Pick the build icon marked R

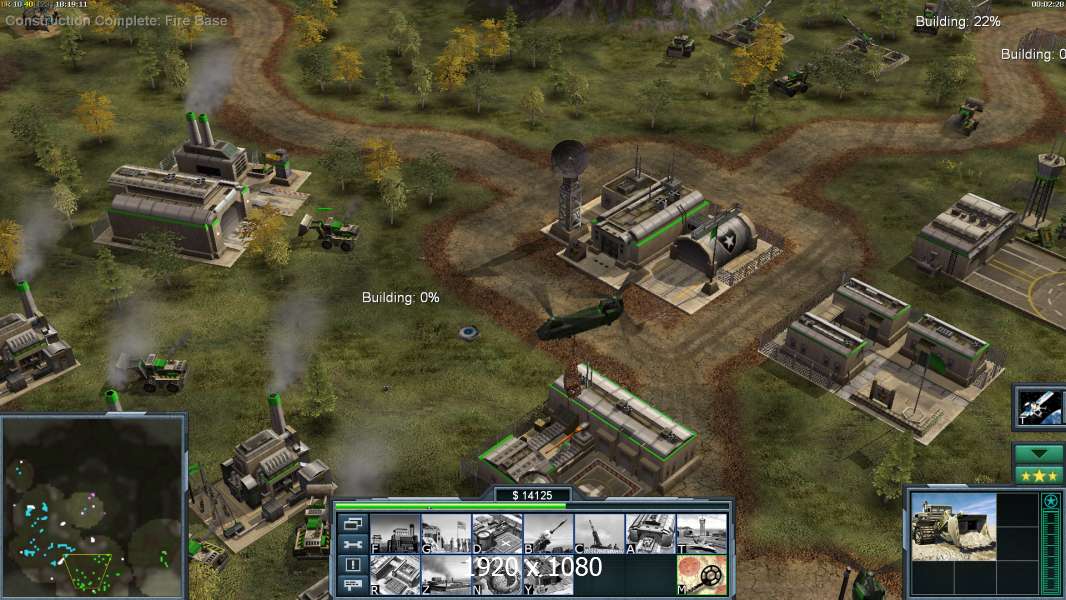pyautogui.click(x=394, y=574)
